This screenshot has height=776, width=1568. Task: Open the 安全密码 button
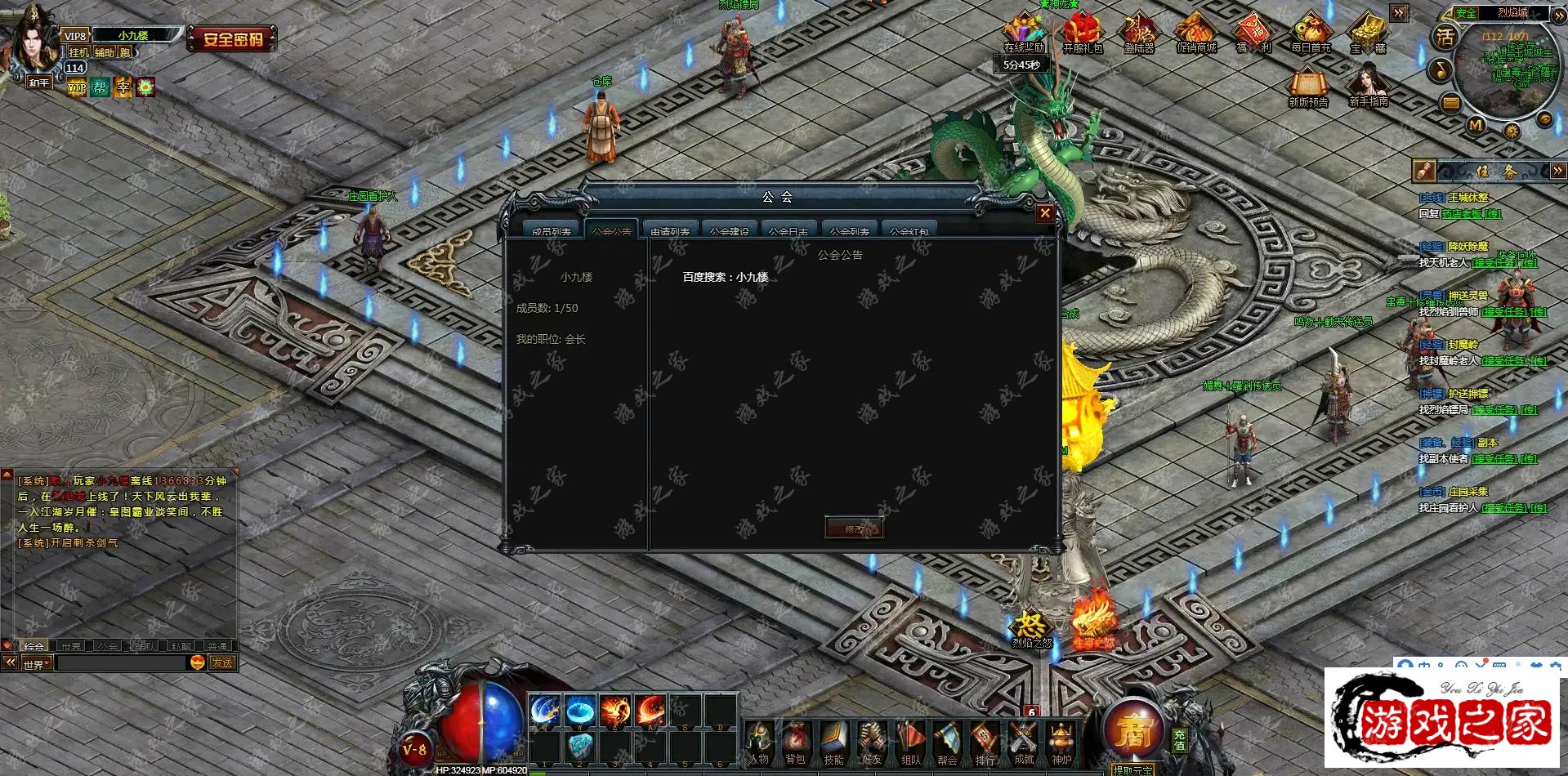pyautogui.click(x=233, y=38)
